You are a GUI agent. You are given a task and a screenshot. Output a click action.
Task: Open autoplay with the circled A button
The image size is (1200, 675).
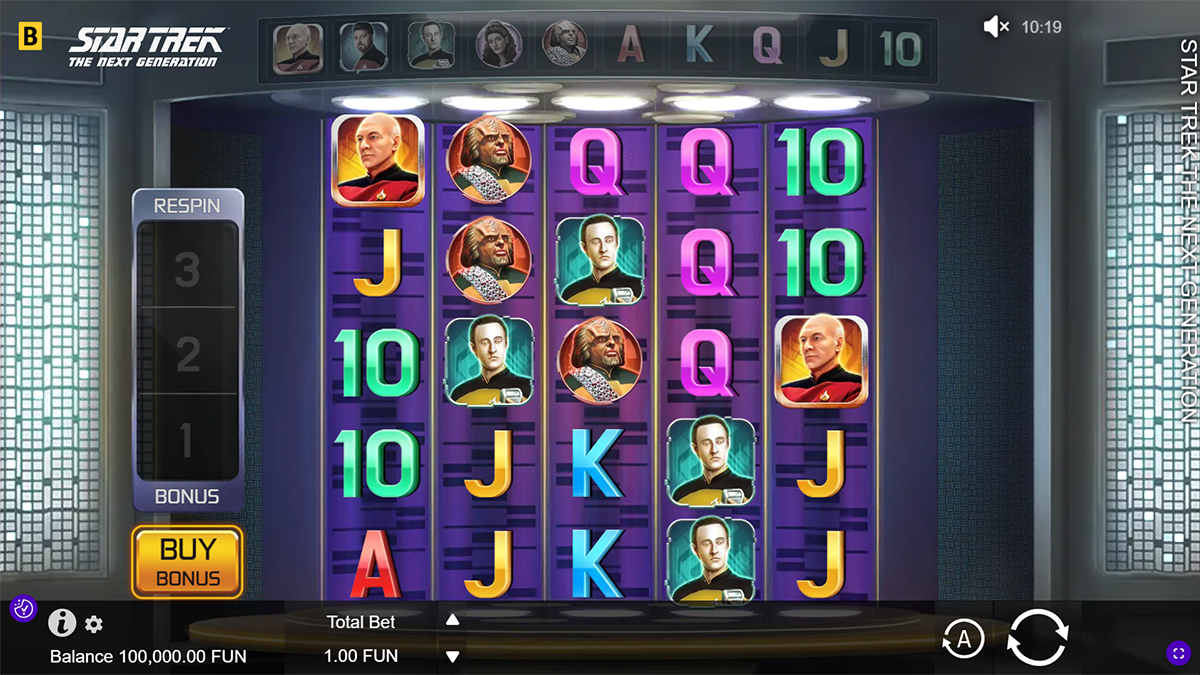coord(963,639)
